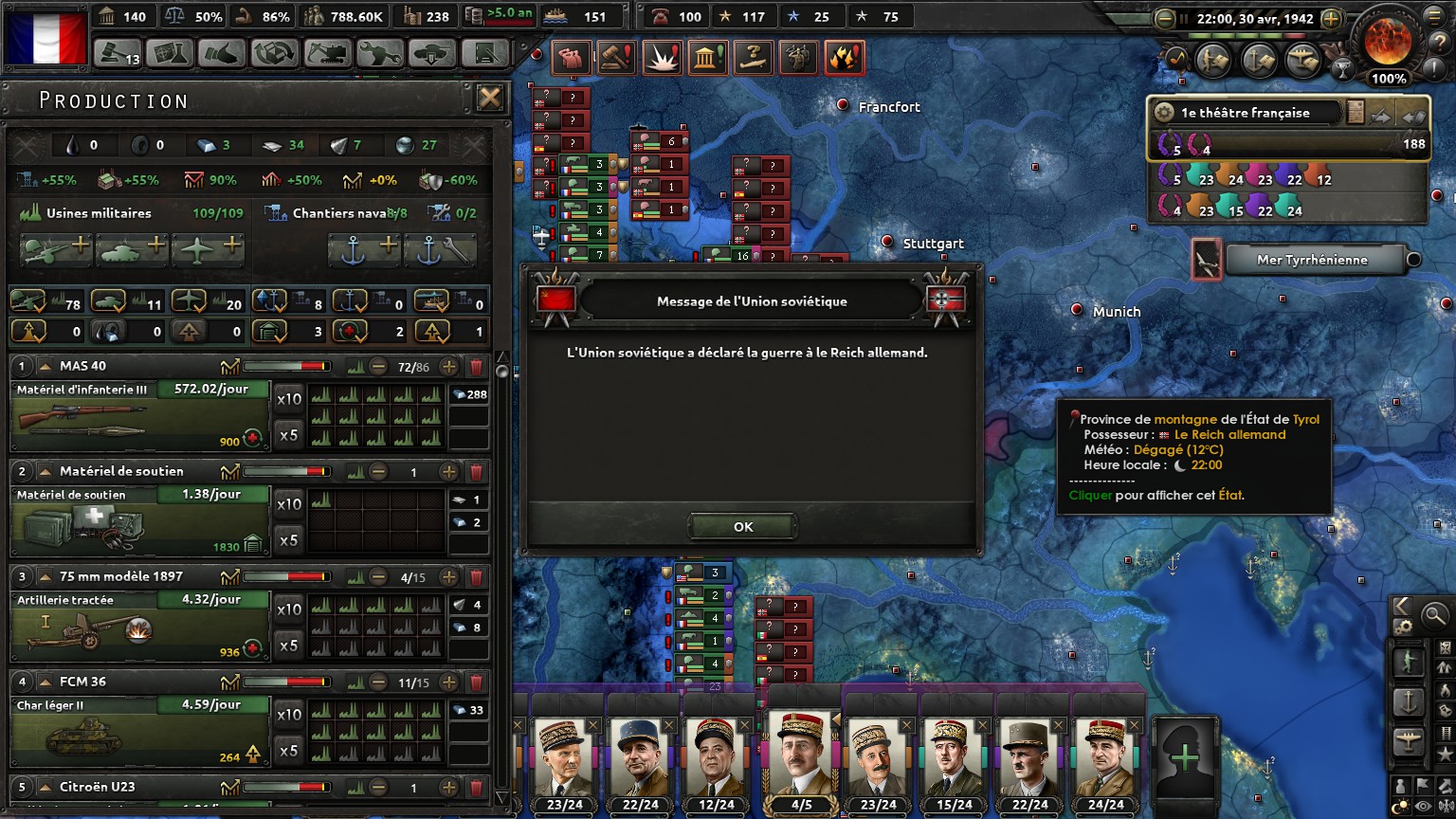Open the country view via French flag
Image resolution: width=1456 pixels, height=819 pixels.
pos(45,37)
